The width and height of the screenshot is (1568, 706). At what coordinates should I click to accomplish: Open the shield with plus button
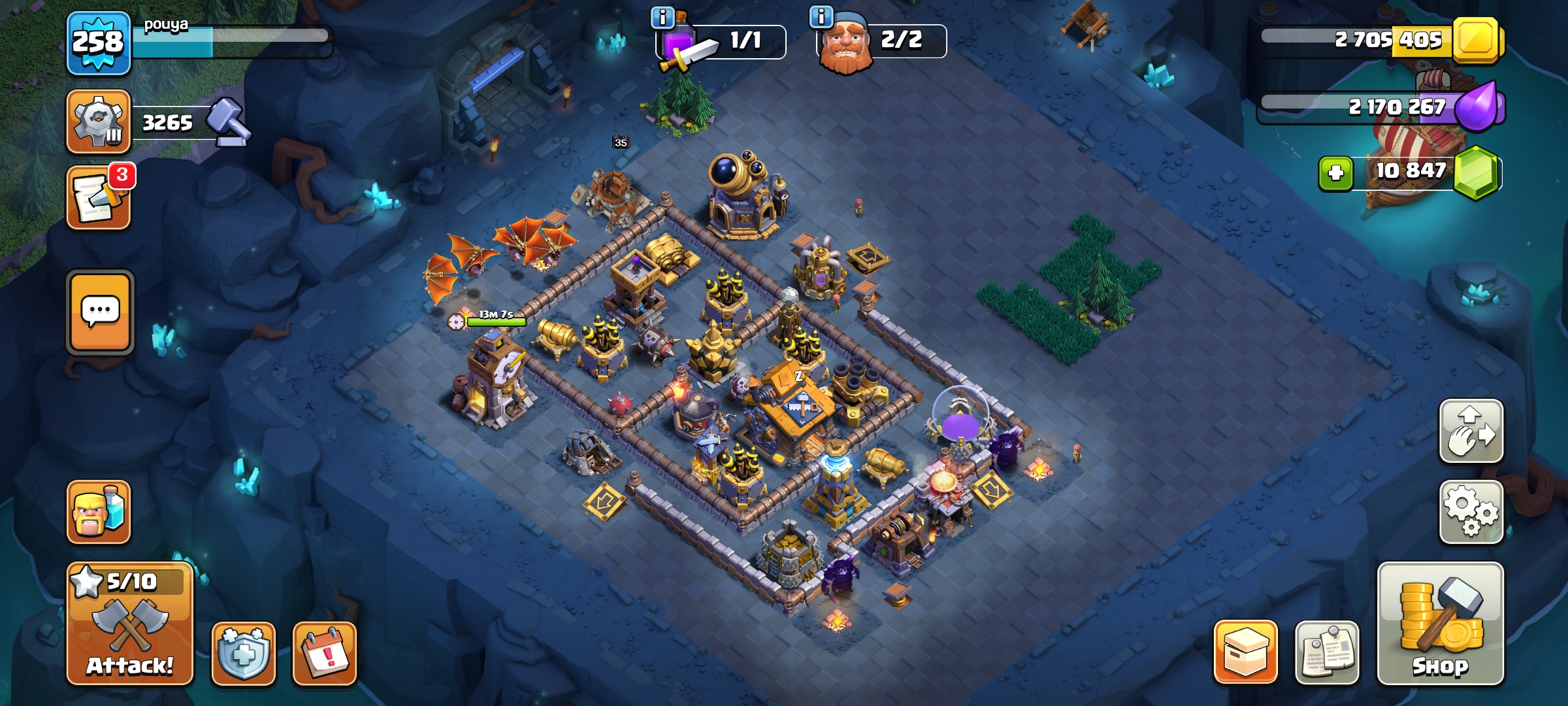[243, 653]
